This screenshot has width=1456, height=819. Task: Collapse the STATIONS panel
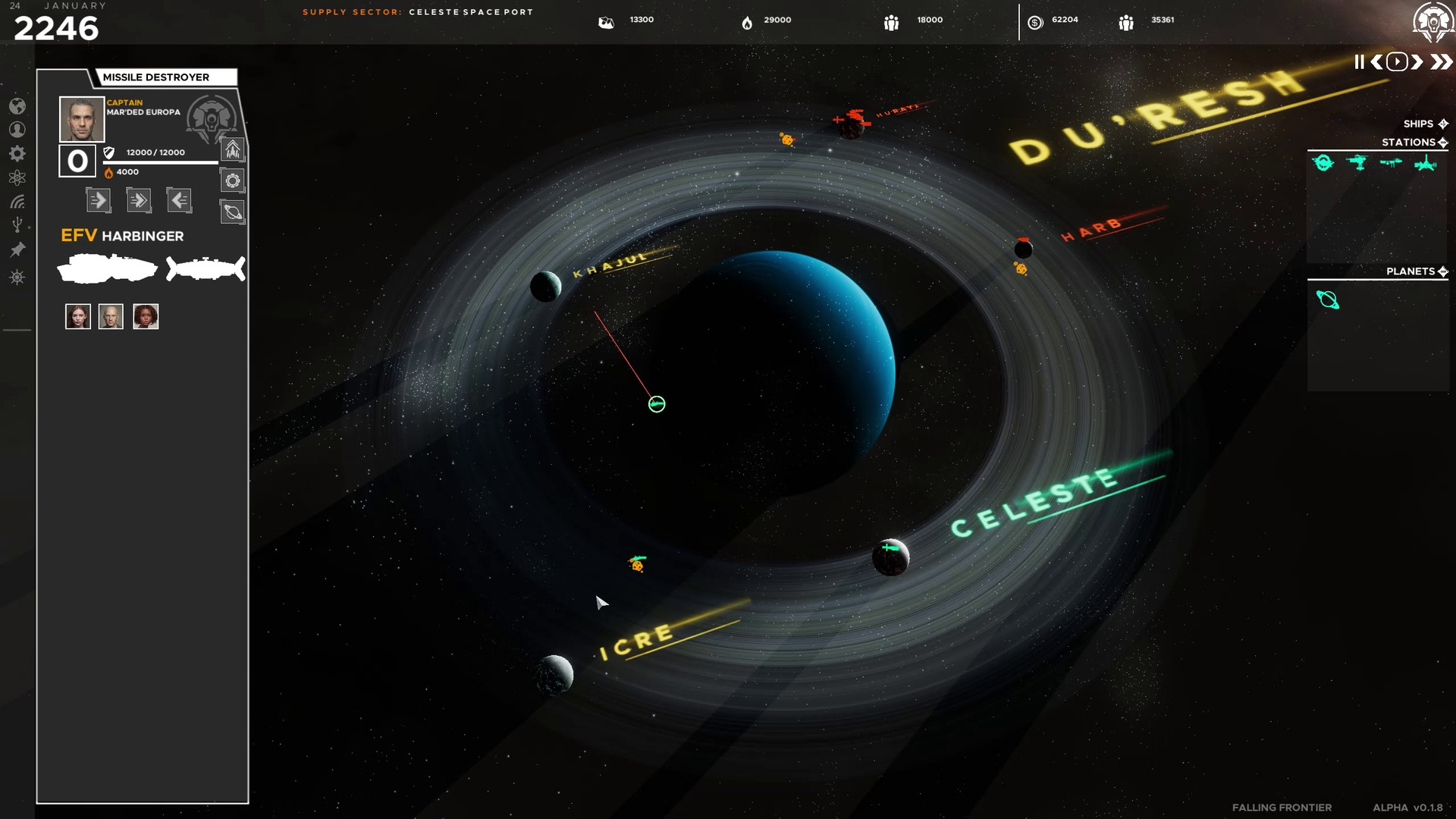tap(1442, 143)
